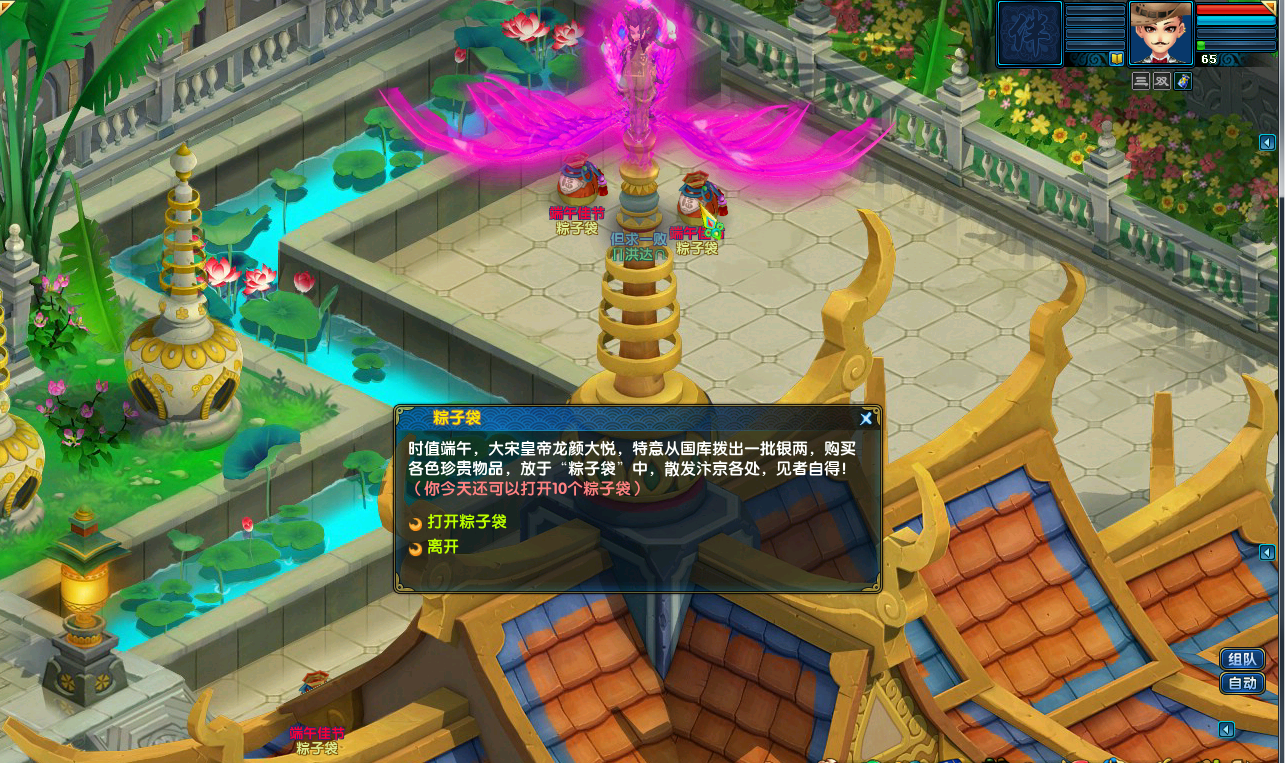Open the 组队 team panel
This screenshot has height=763, width=1285.
tap(1242, 660)
